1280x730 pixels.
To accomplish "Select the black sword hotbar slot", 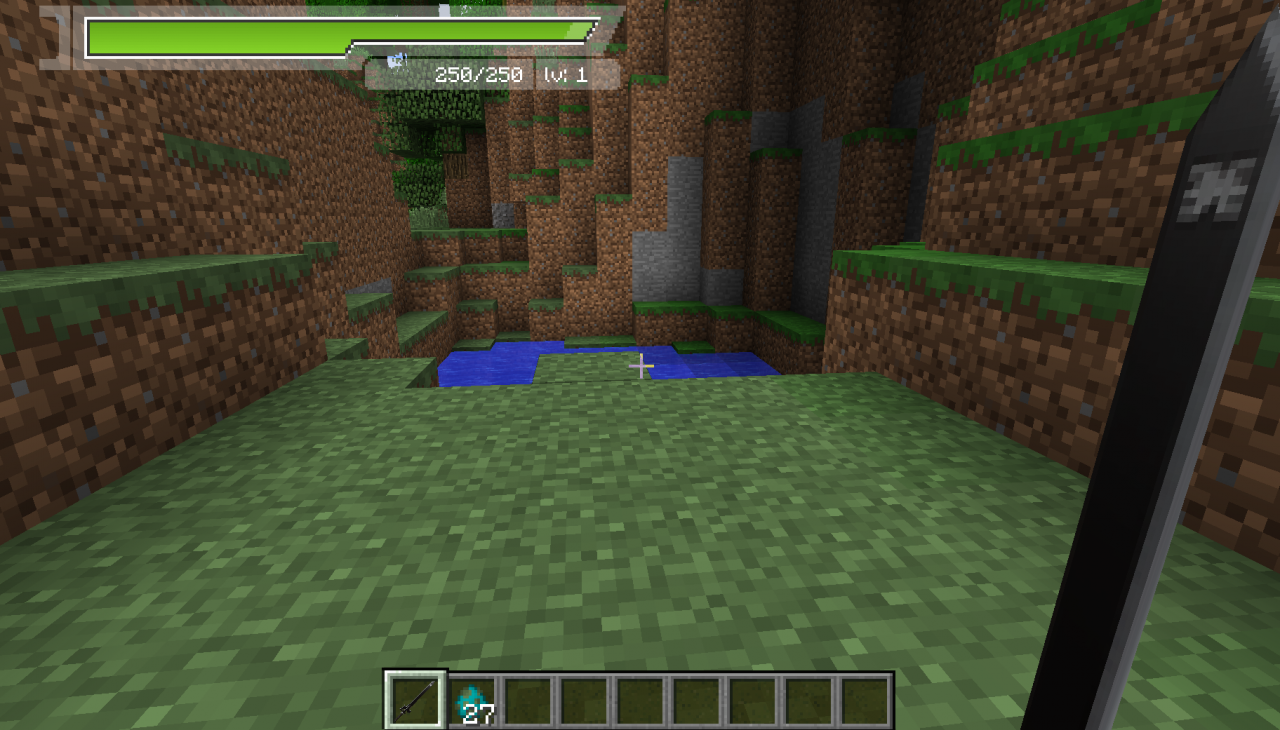I will point(415,699).
